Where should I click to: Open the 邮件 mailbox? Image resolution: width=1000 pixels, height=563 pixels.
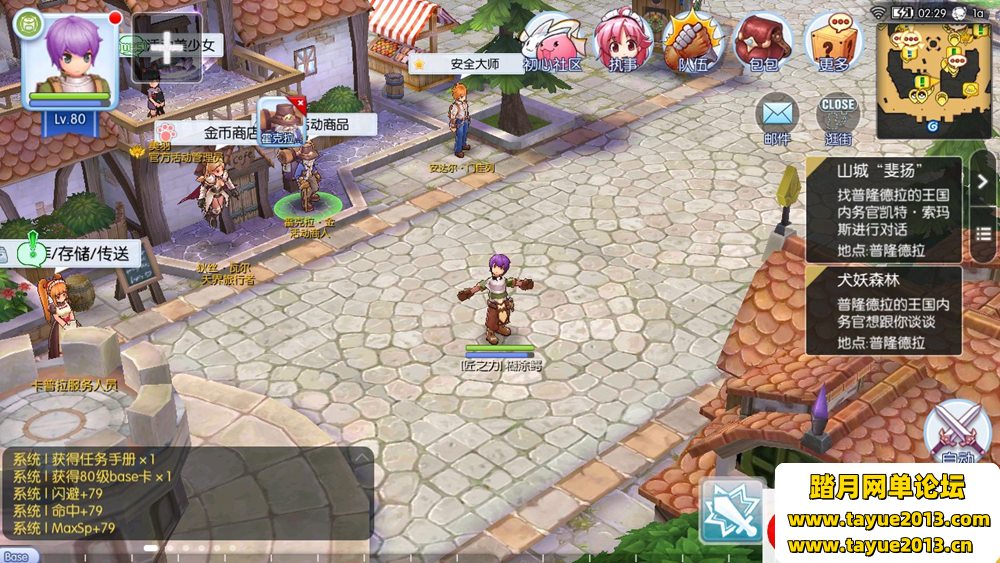coord(776,118)
